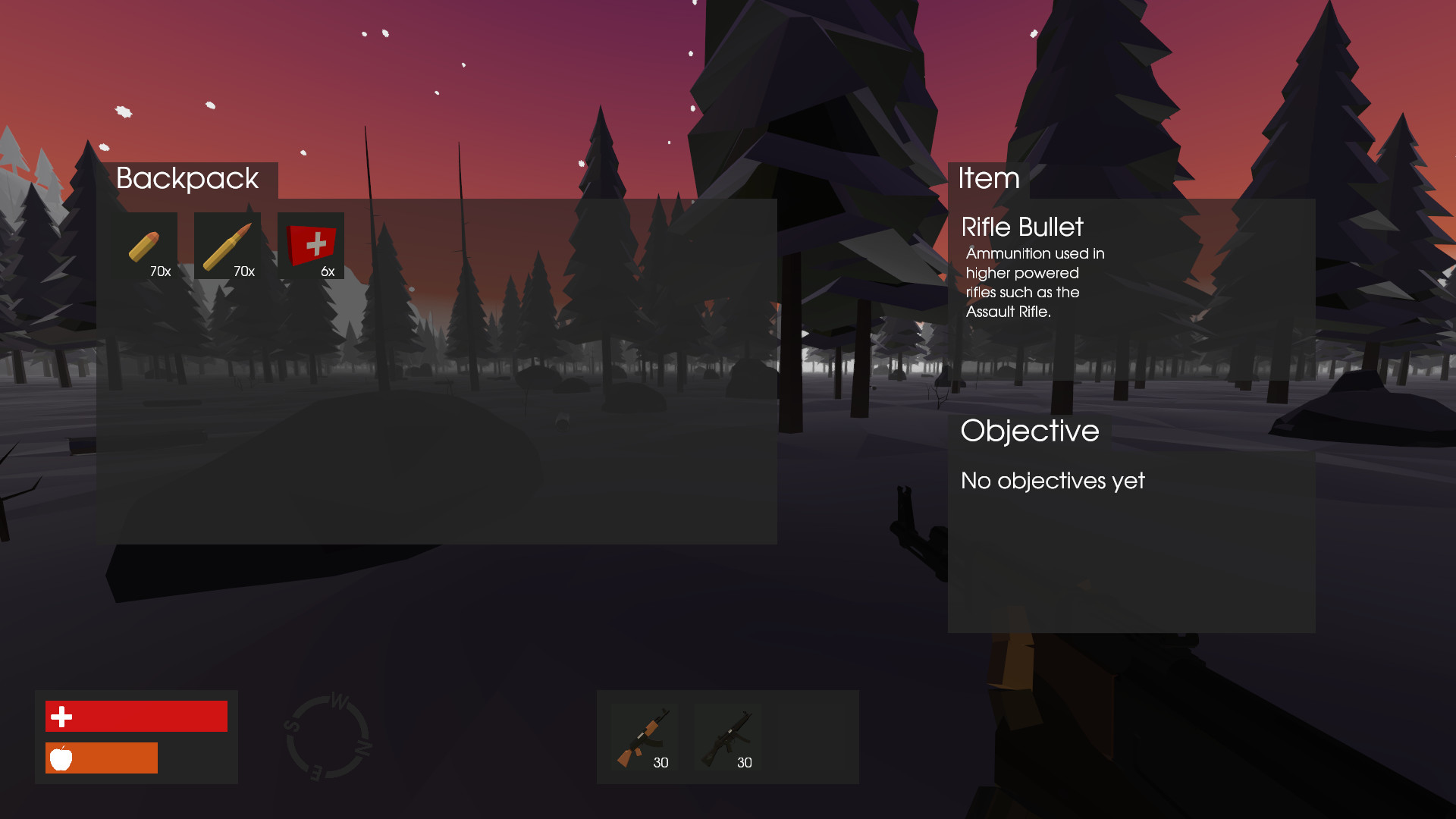Click the white cross icon on the health bar
The height and width of the screenshot is (819, 1456).
pos(61,715)
